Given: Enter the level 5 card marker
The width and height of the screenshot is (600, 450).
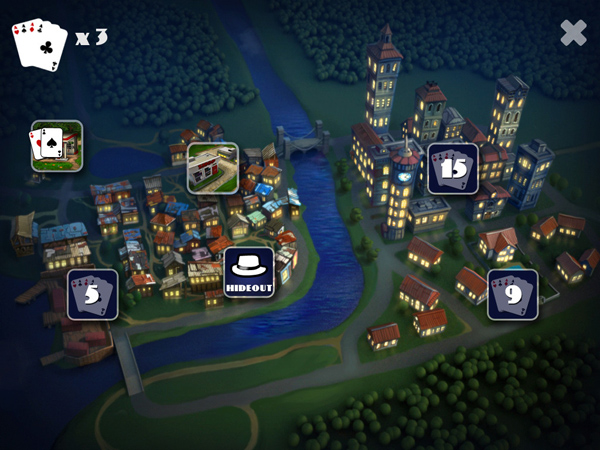Looking at the screenshot, I should (x=93, y=294).
